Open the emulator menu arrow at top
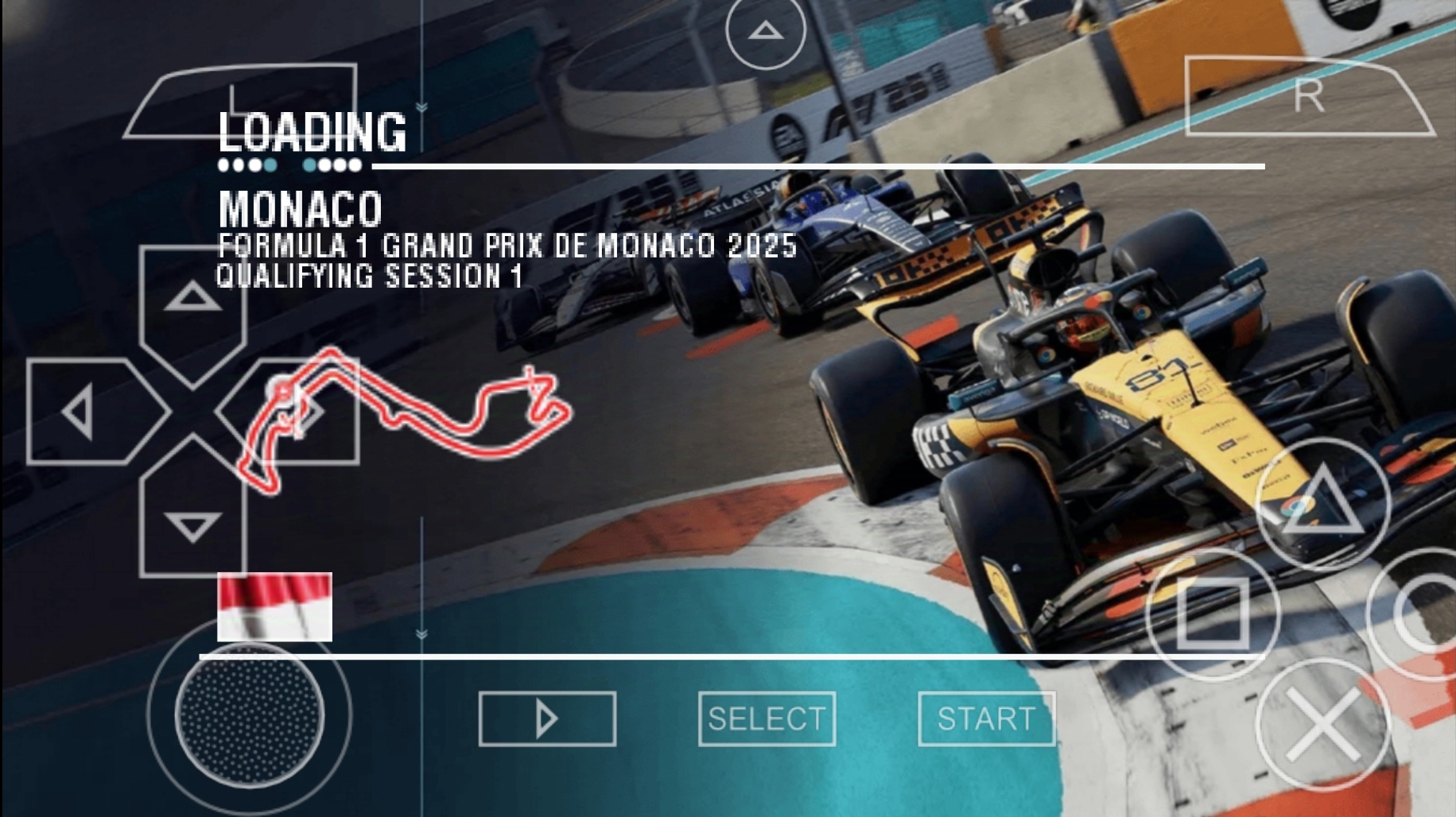The width and height of the screenshot is (1456, 817). tap(766, 32)
